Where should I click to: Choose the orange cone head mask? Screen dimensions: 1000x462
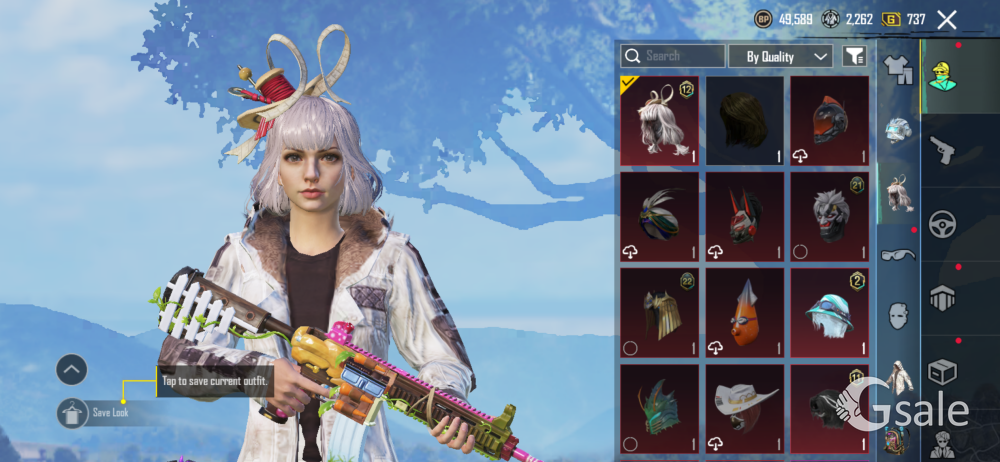[745, 312]
